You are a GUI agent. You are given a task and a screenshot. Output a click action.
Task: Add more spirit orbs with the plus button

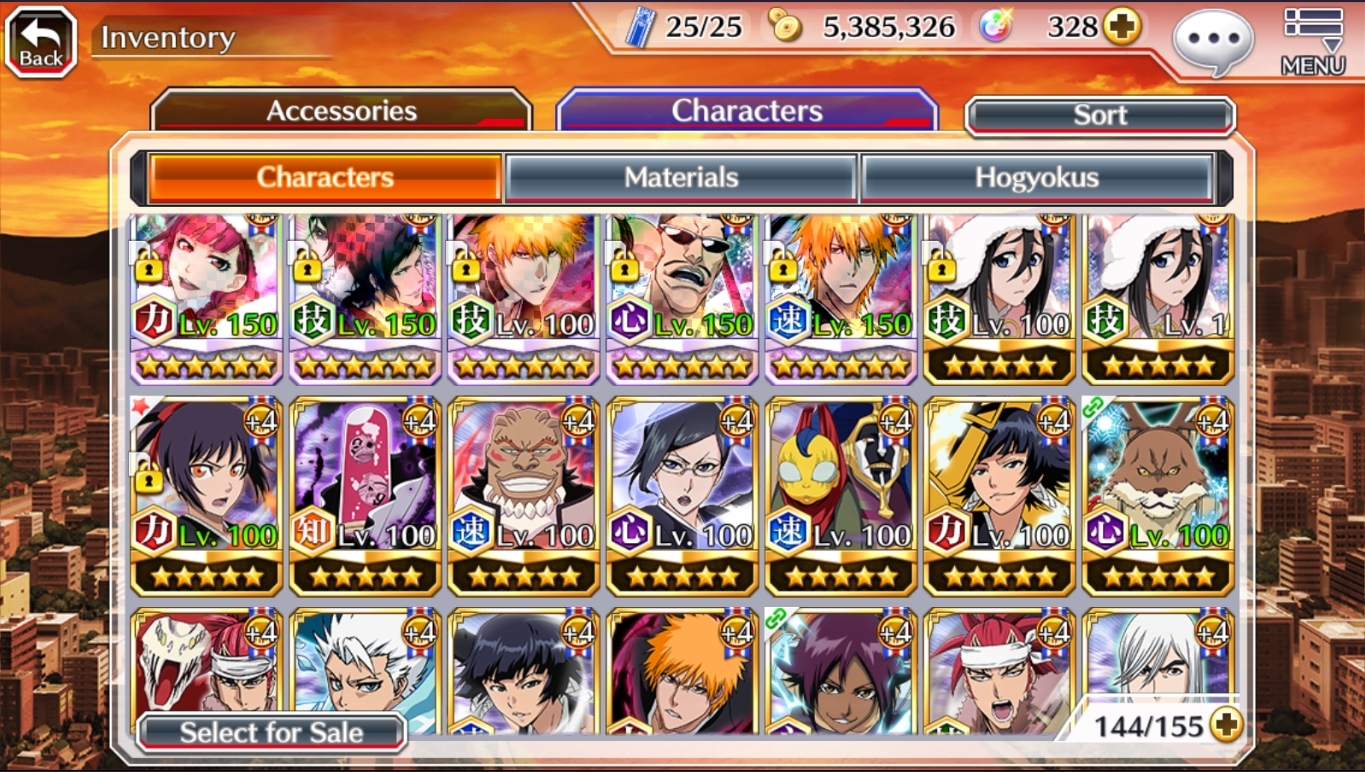pyautogui.click(x=1122, y=27)
